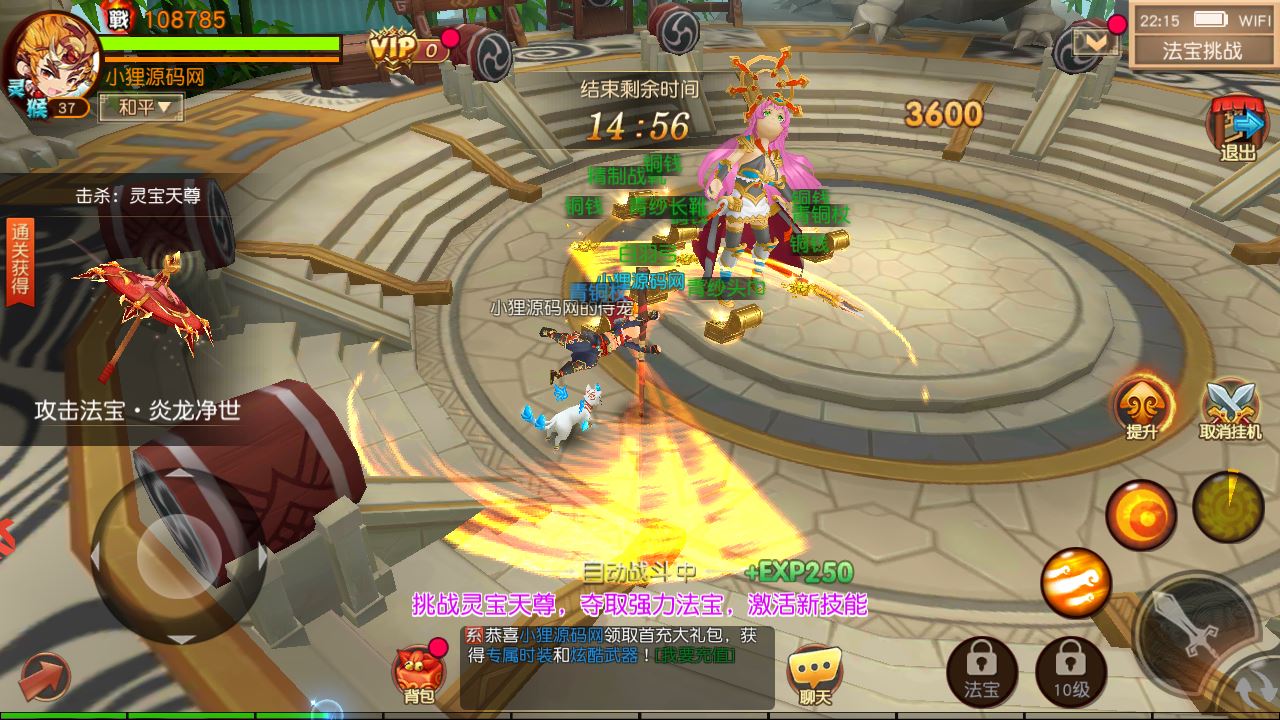
Task: Tap the 提升 upgrade icon
Action: pyautogui.click(x=1142, y=407)
